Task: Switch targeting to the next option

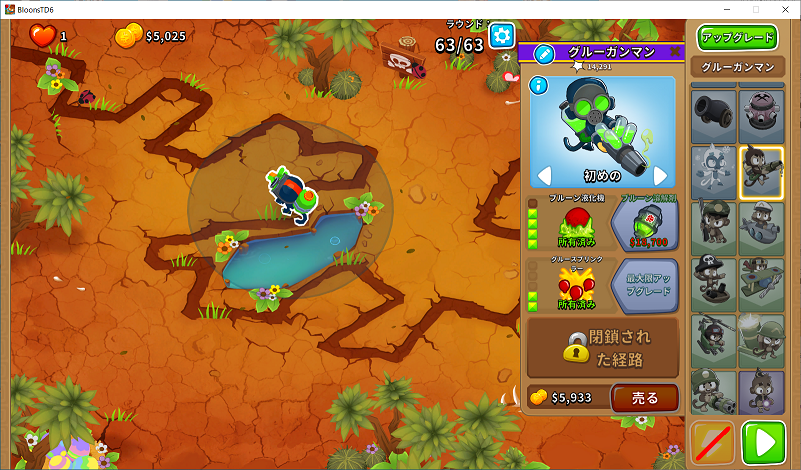Action: pos(660,176)
